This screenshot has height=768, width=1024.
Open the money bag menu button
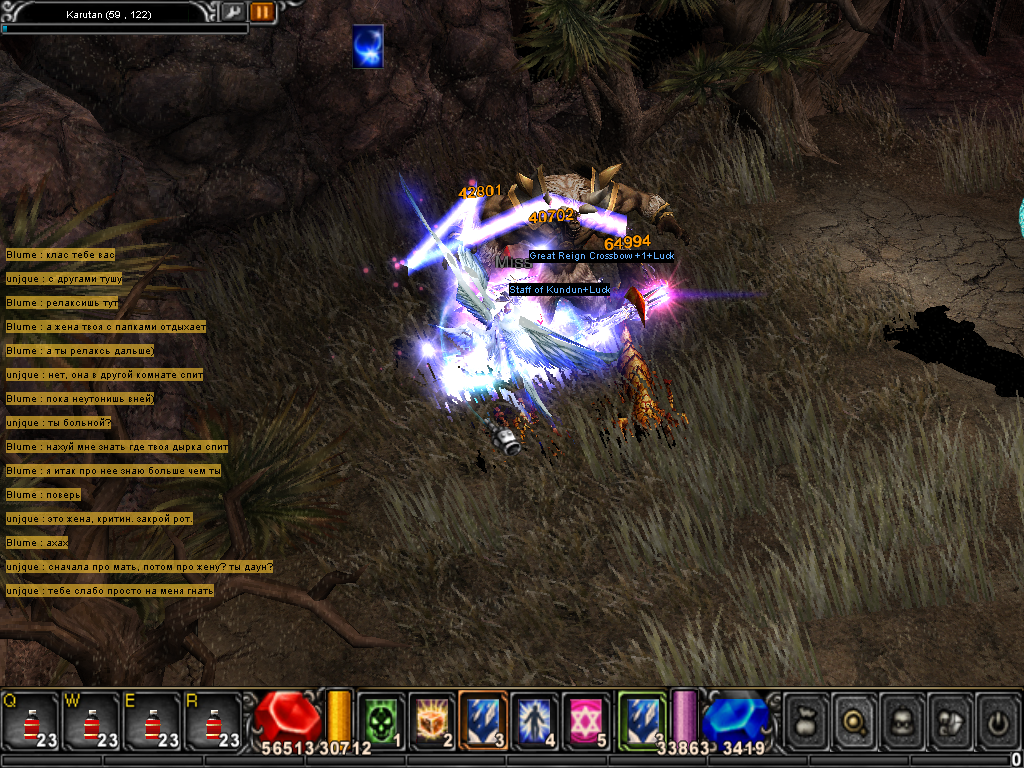tap(807, 720)
